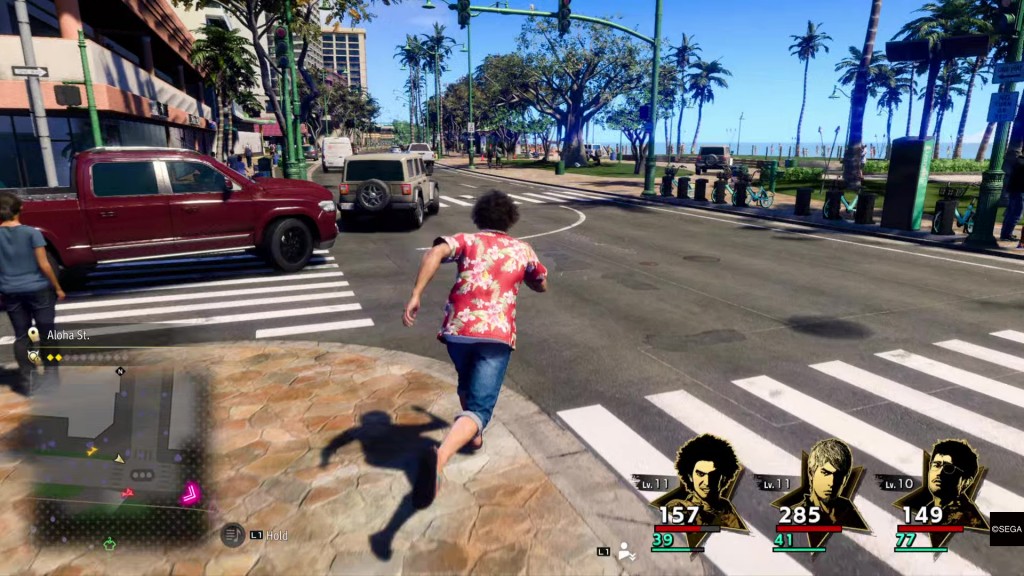
Task: Select the yellow marker on the minimap
Action: [x=92, y=451]
